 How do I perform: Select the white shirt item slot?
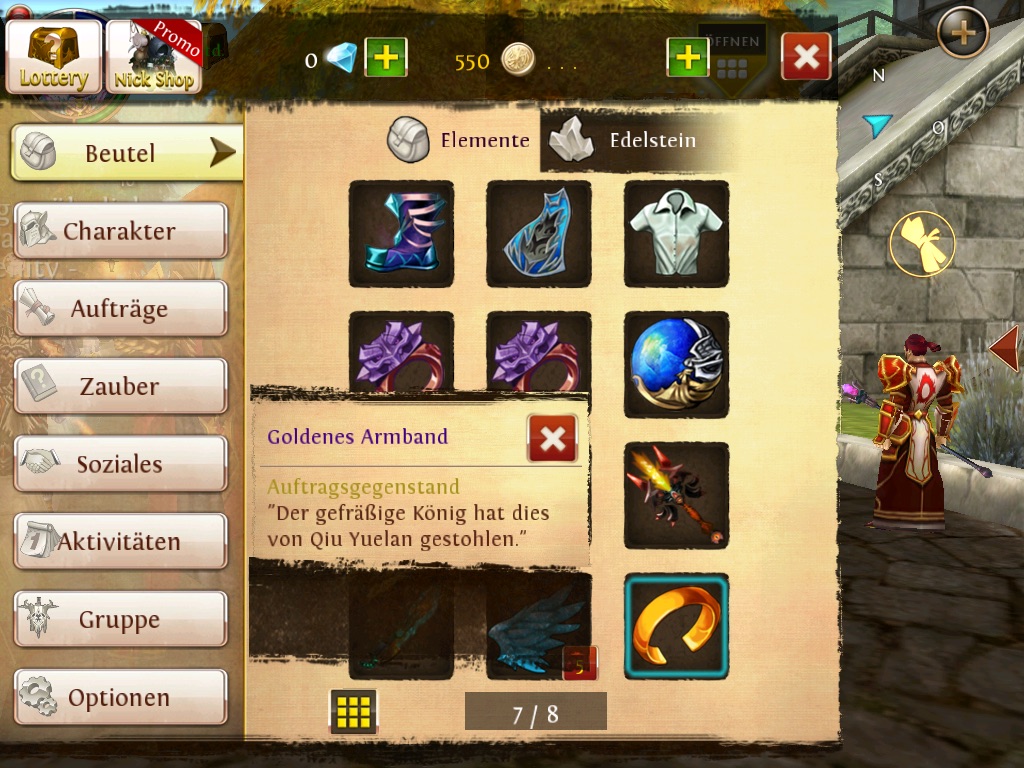(676, 234)
